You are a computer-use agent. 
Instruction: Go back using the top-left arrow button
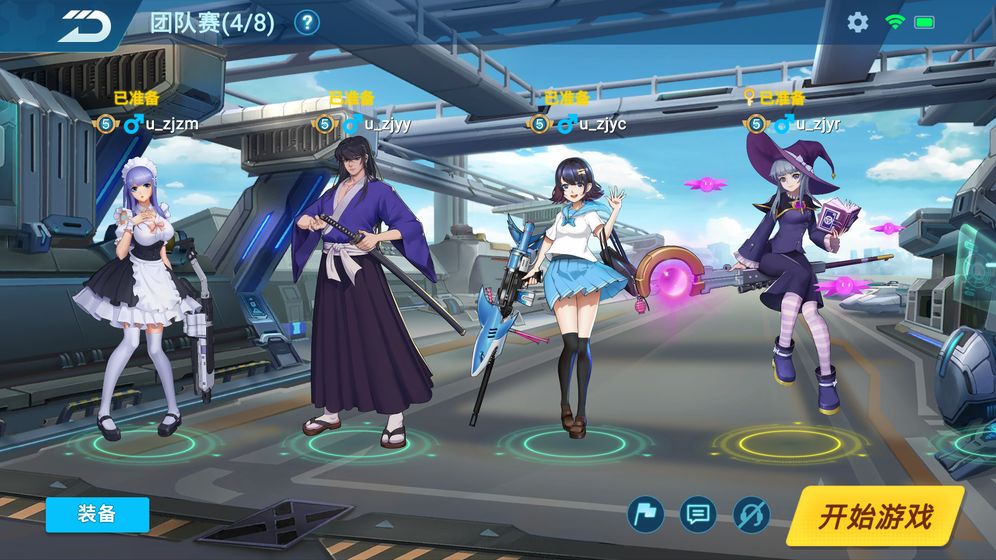[x=84, y=25]
